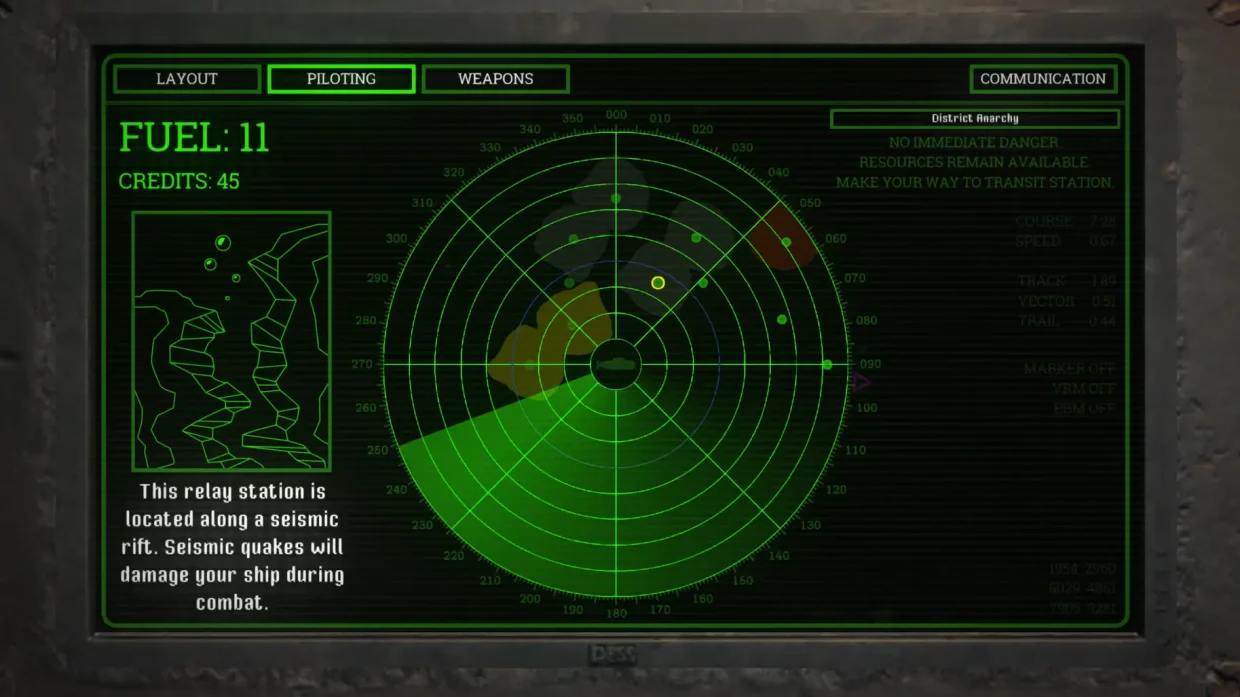Choose the radar node inside the red zone
Screen dimensions: 1240x697
786,242
